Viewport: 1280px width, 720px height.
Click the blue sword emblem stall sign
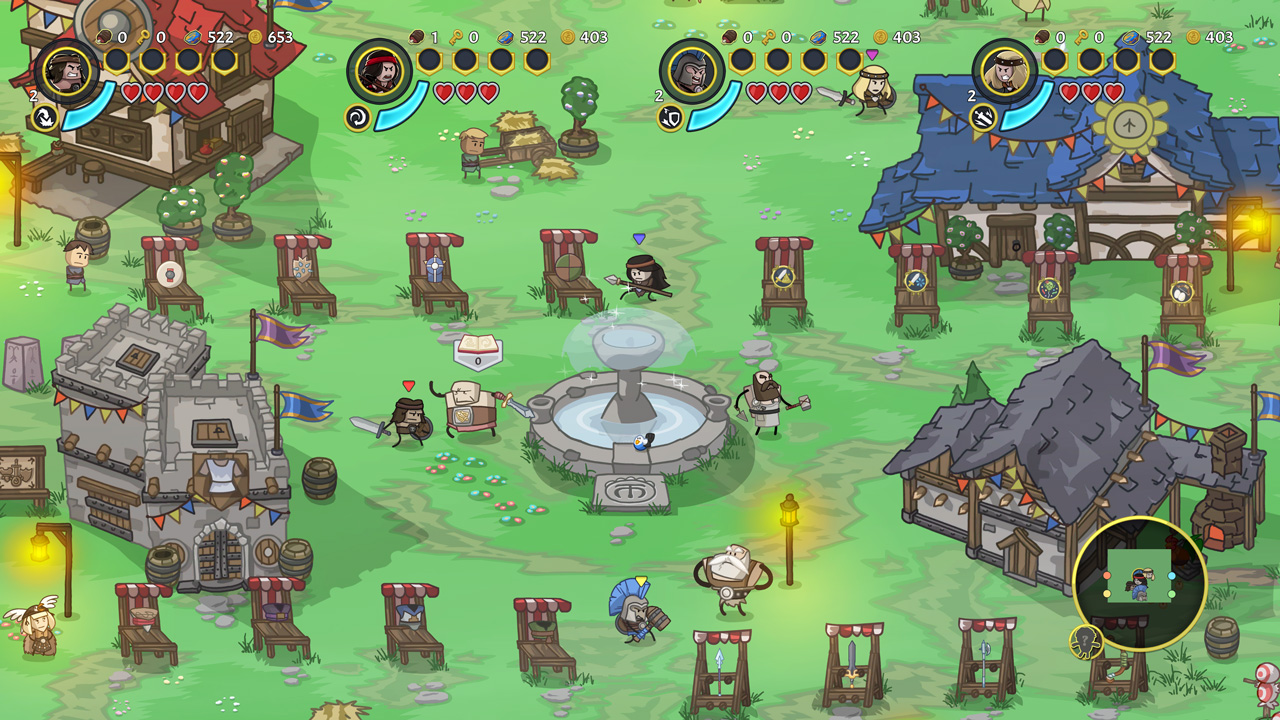click(x=914, y=281)
